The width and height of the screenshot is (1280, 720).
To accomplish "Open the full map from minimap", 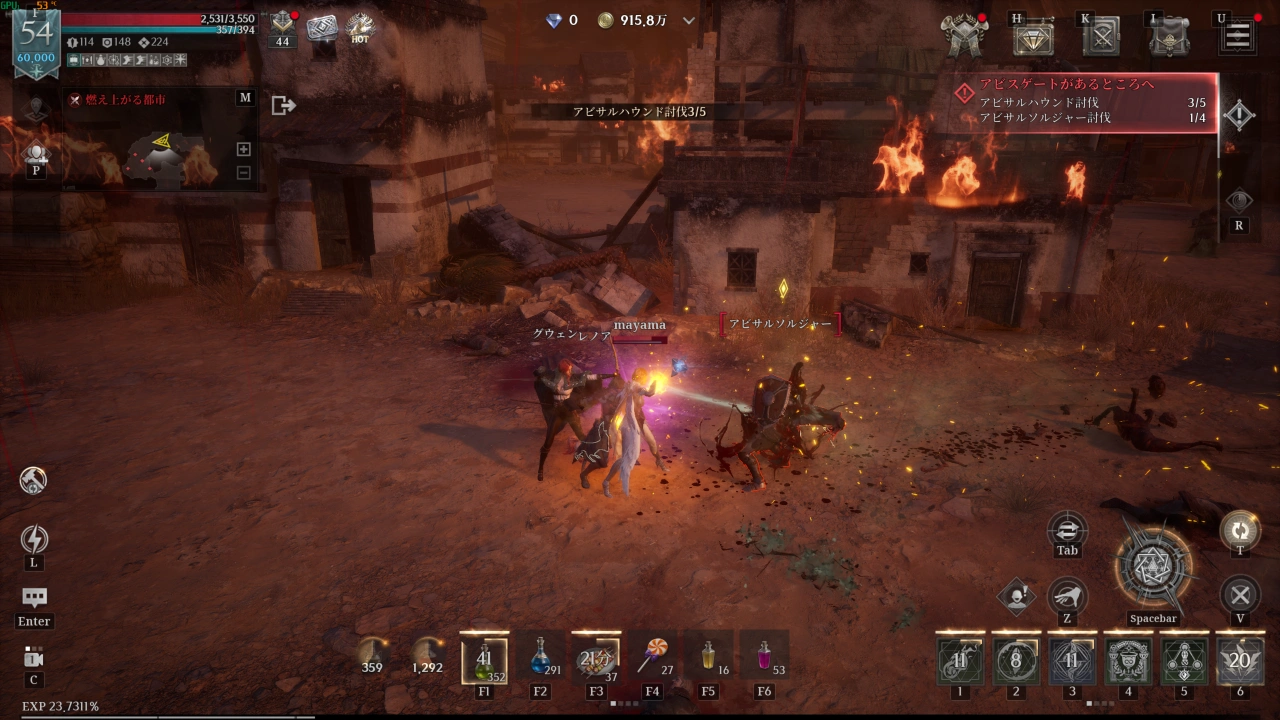I will tap(245, 98).
